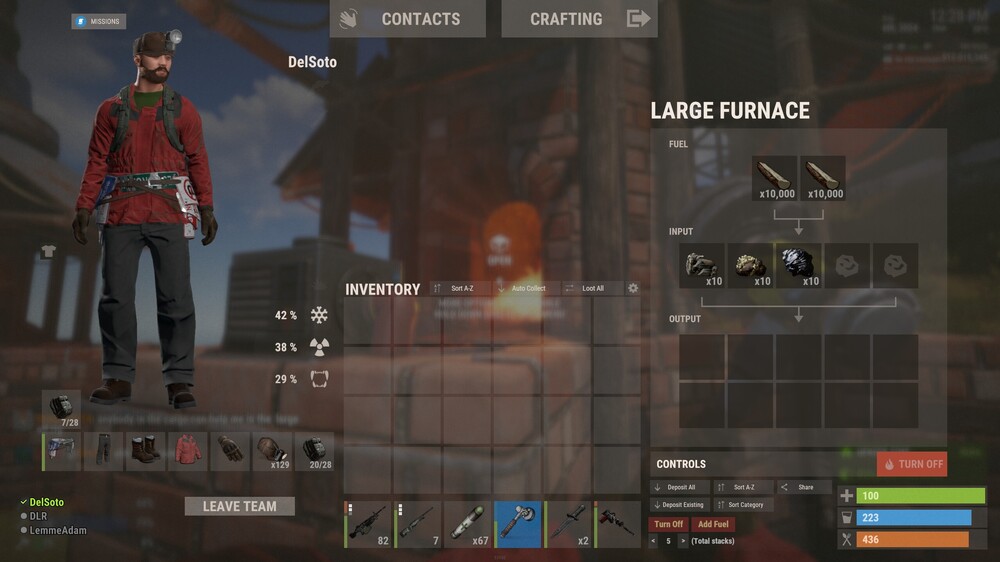Decrease total stacks with left arrow

click(x=653, y=541)
